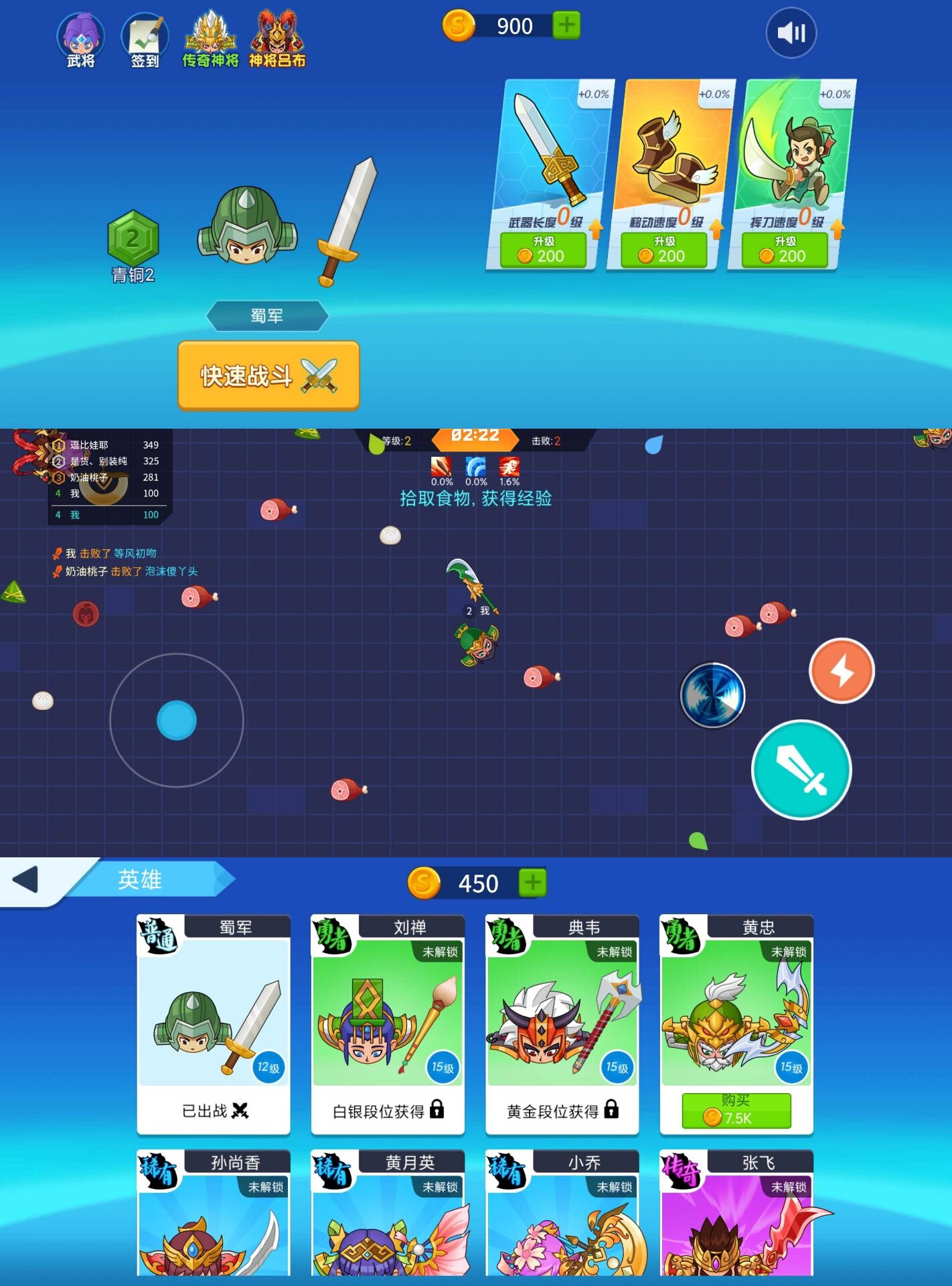Activate the sword attack button
The image size is (952, 1286).
click(801, 769)
